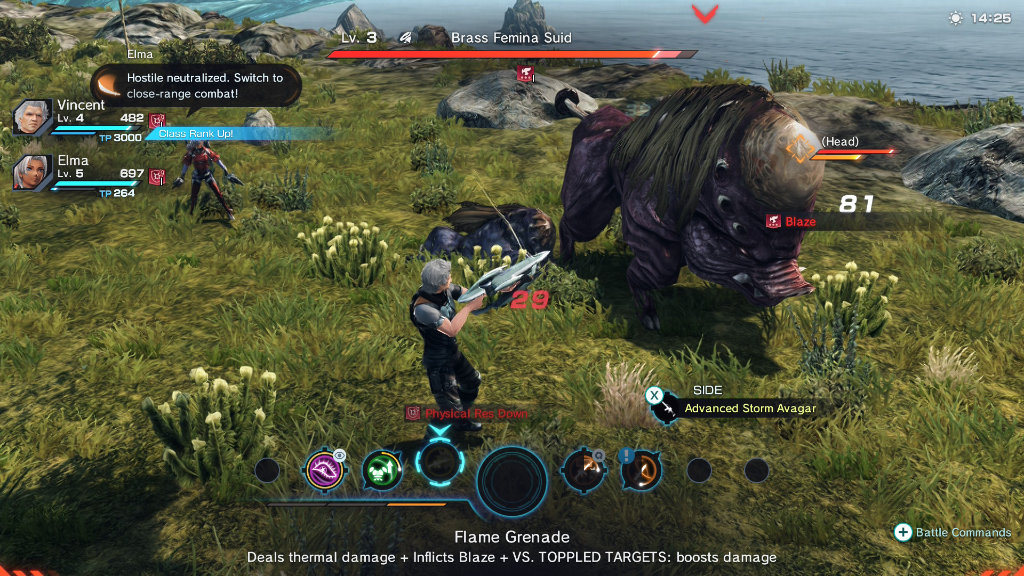The height and width of the screenshot is (576, 1024).
Task: Select Elma's party portrait
Action: point(32,172)
